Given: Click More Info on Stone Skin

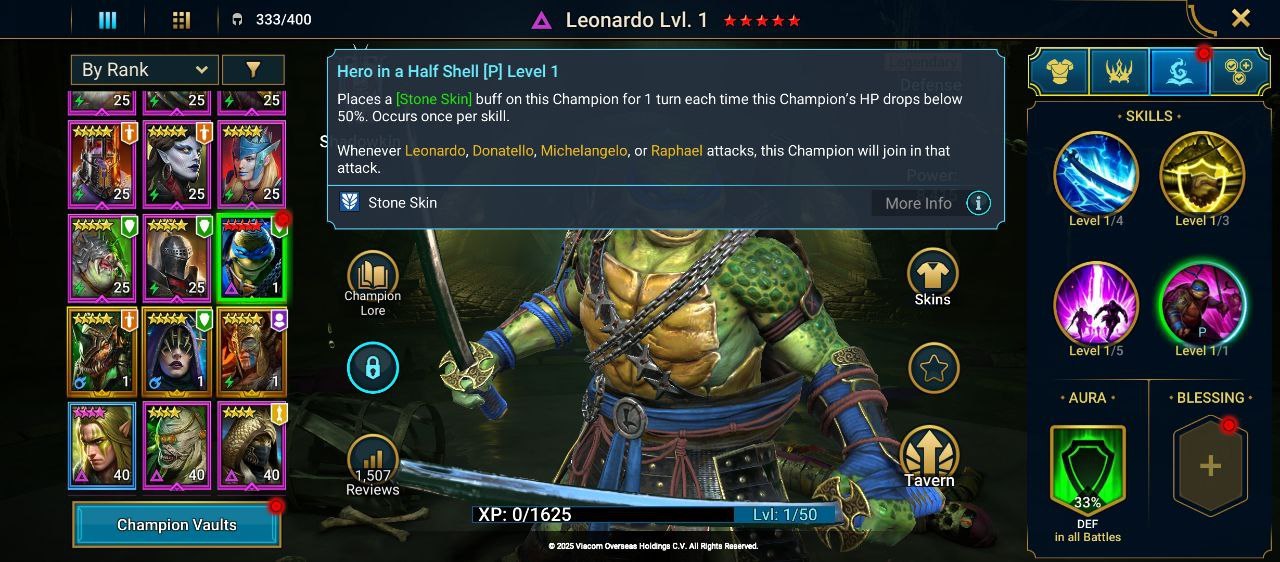Looking at the screenshot, I should (x=918, y=203).
